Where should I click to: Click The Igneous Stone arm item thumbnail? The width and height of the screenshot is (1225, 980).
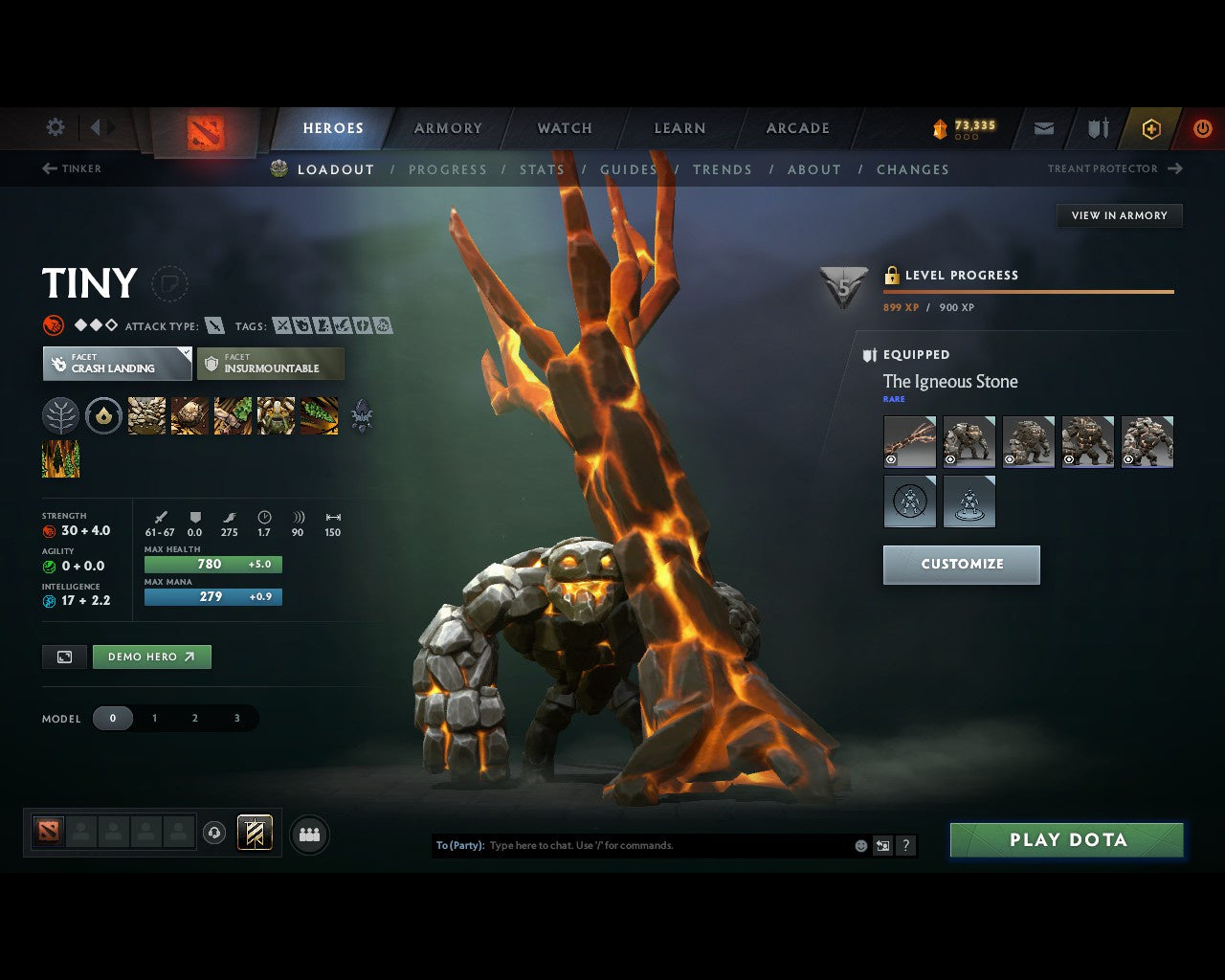point(908,440)
